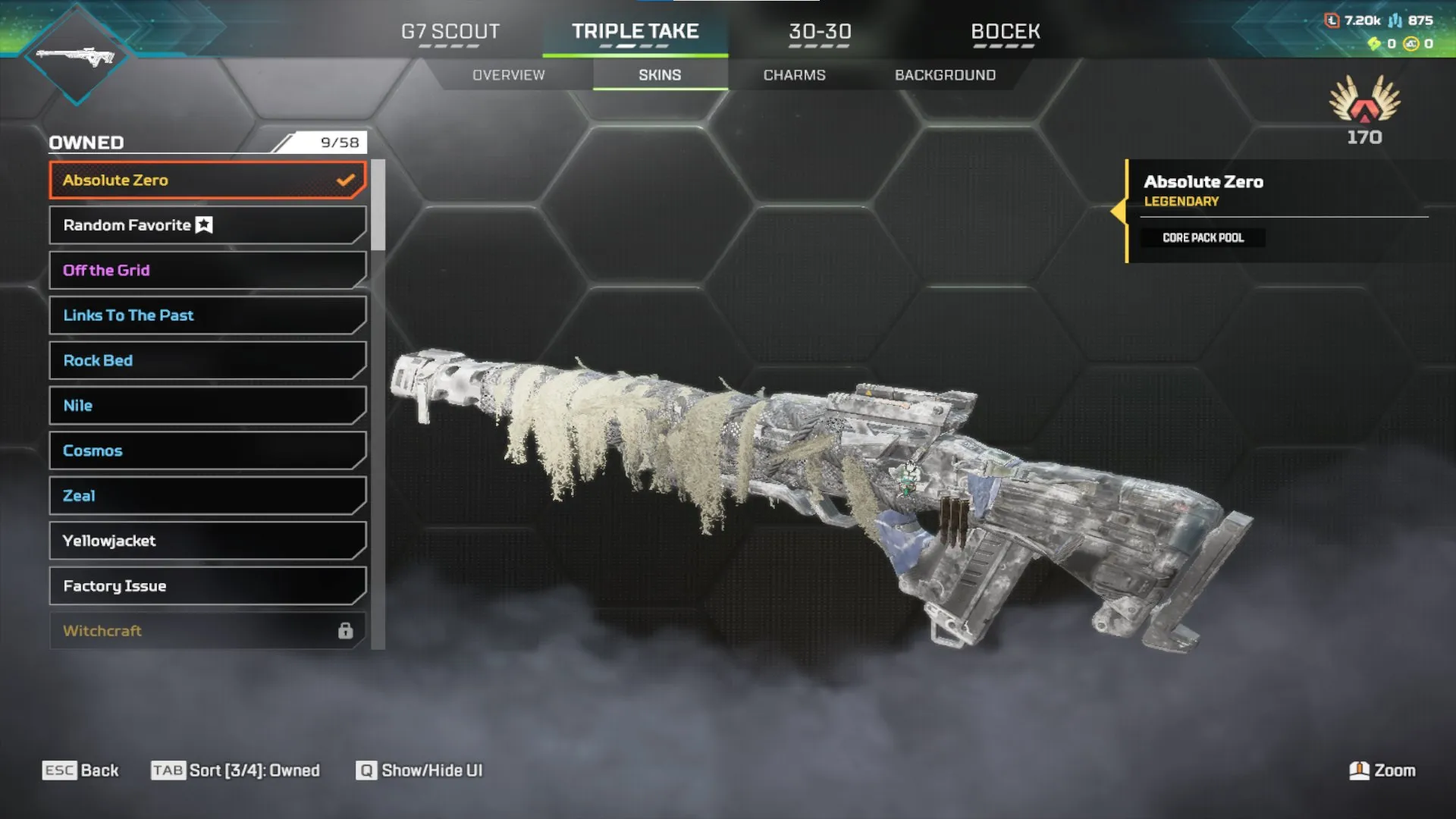Switch to the Charms tab
Screen dimensions: 1456x819
(x=795, y=74)
